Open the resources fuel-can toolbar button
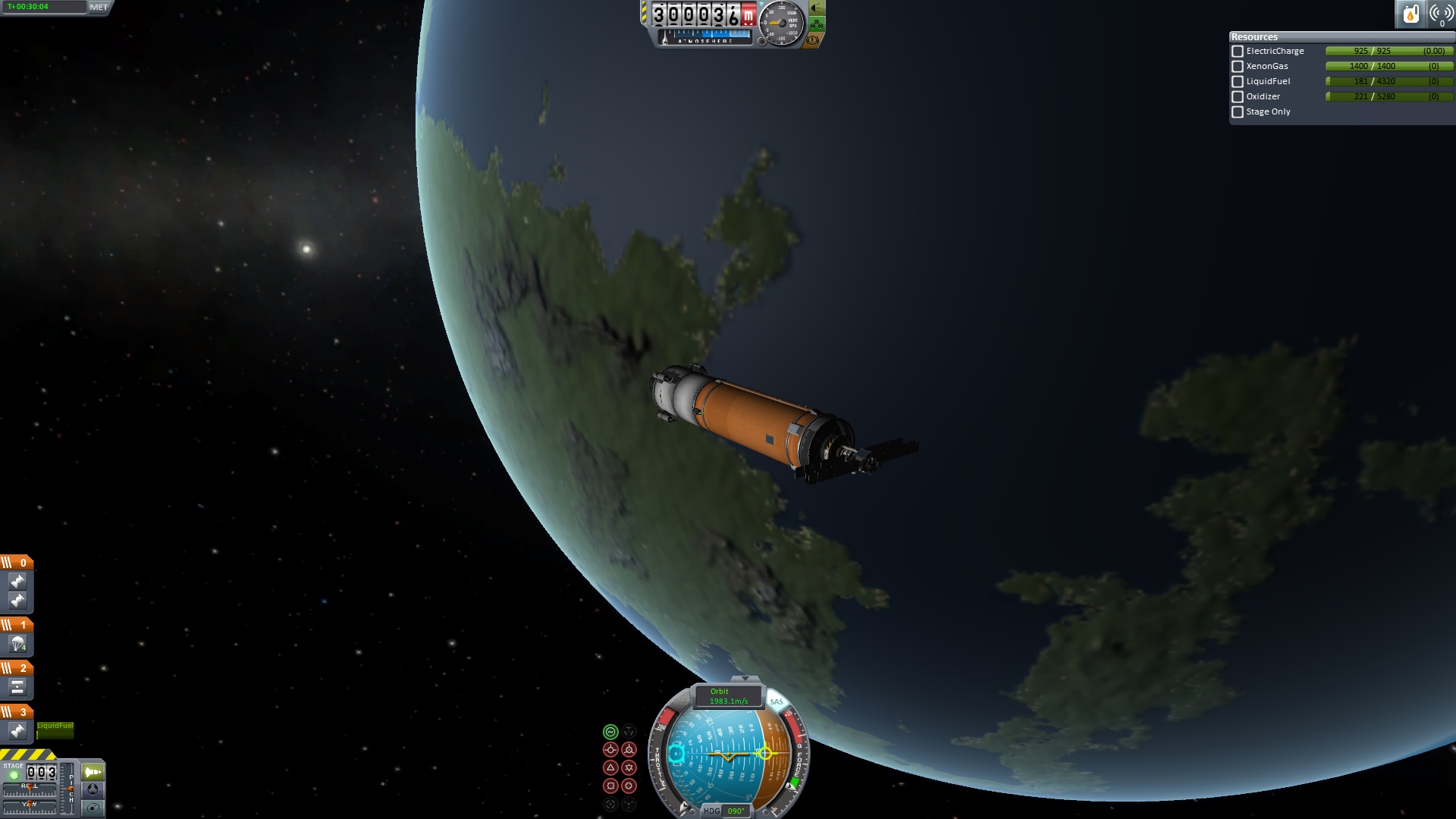The height and width of the screenshot is (819, 1456). click(x=1410, y=14)
